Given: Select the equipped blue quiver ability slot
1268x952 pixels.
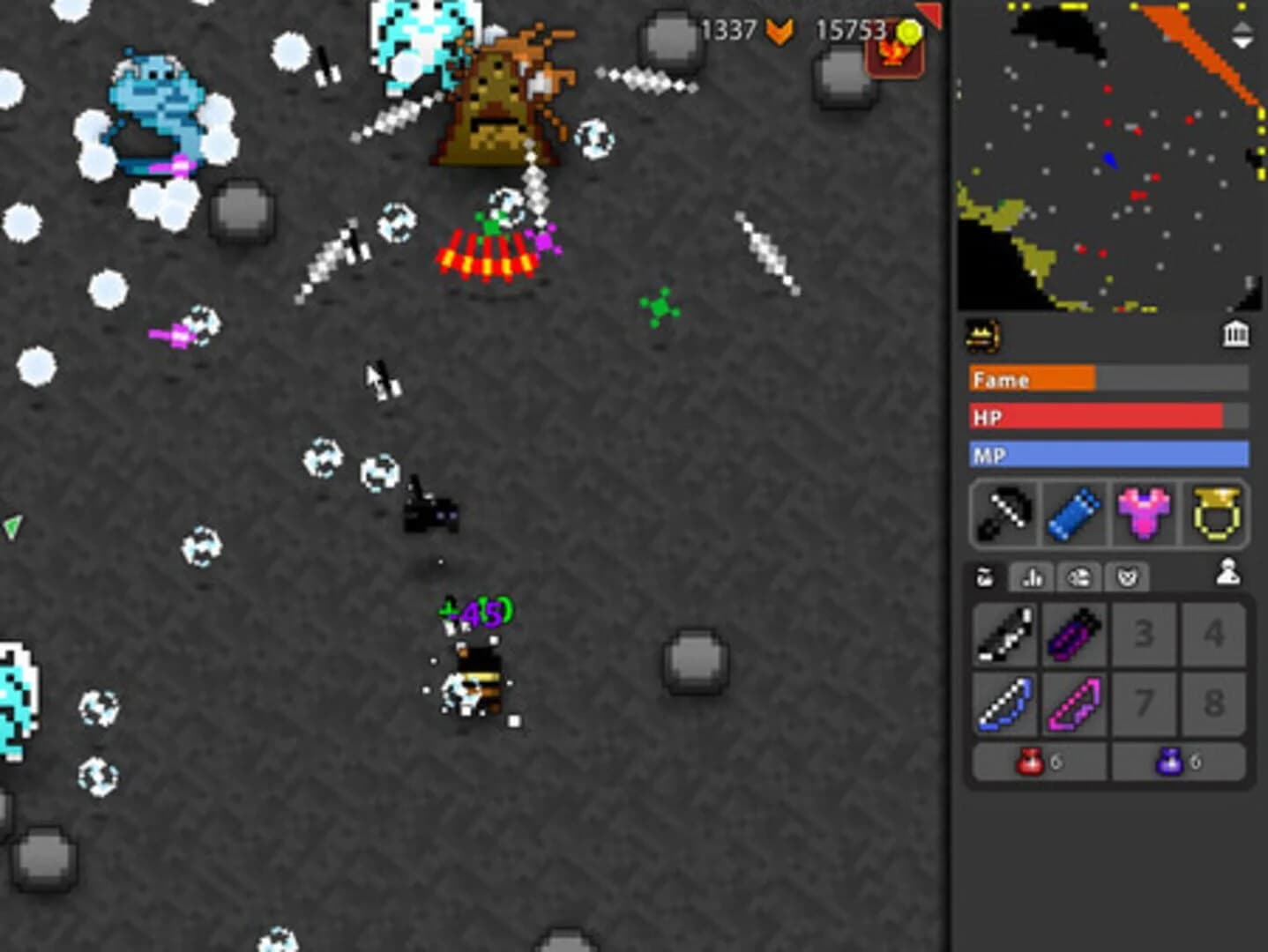Looking at the screenshot, I should 1073,516.
